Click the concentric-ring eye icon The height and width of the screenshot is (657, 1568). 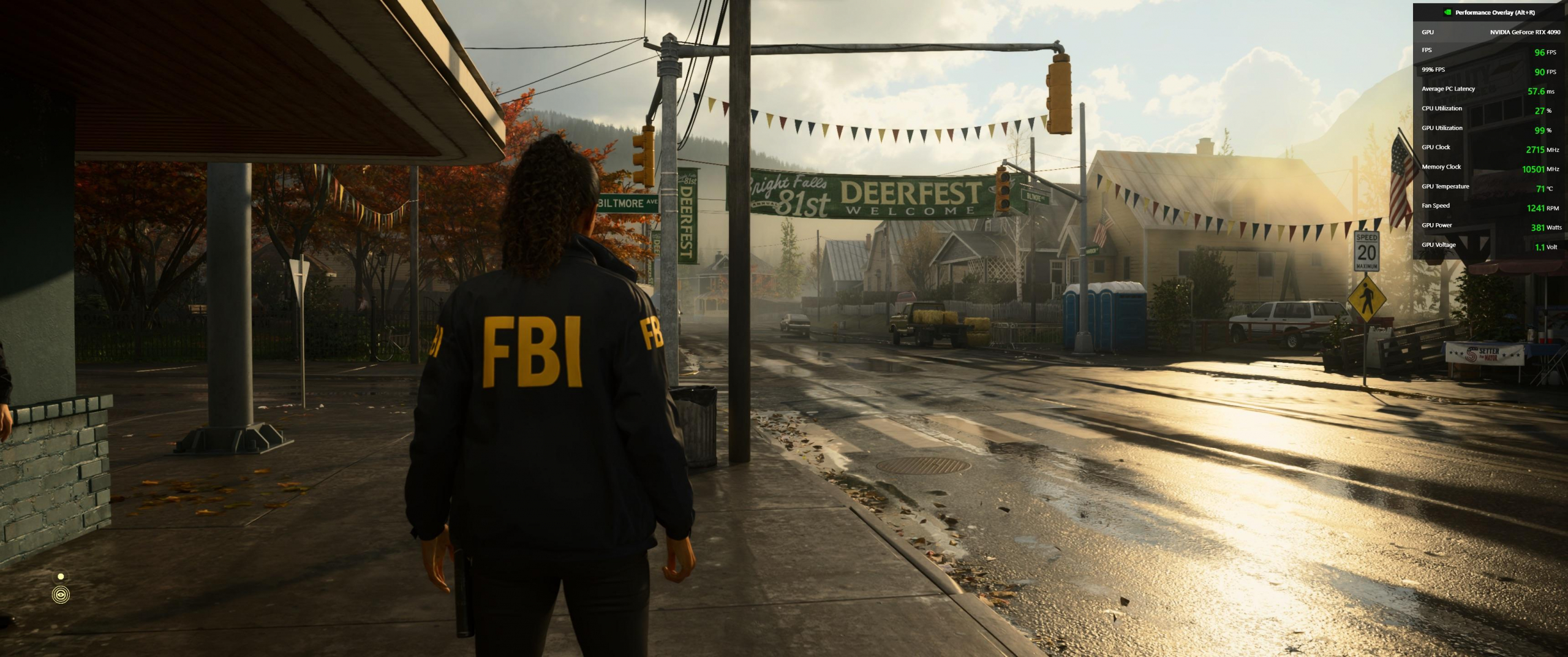(x=61, y=594)
